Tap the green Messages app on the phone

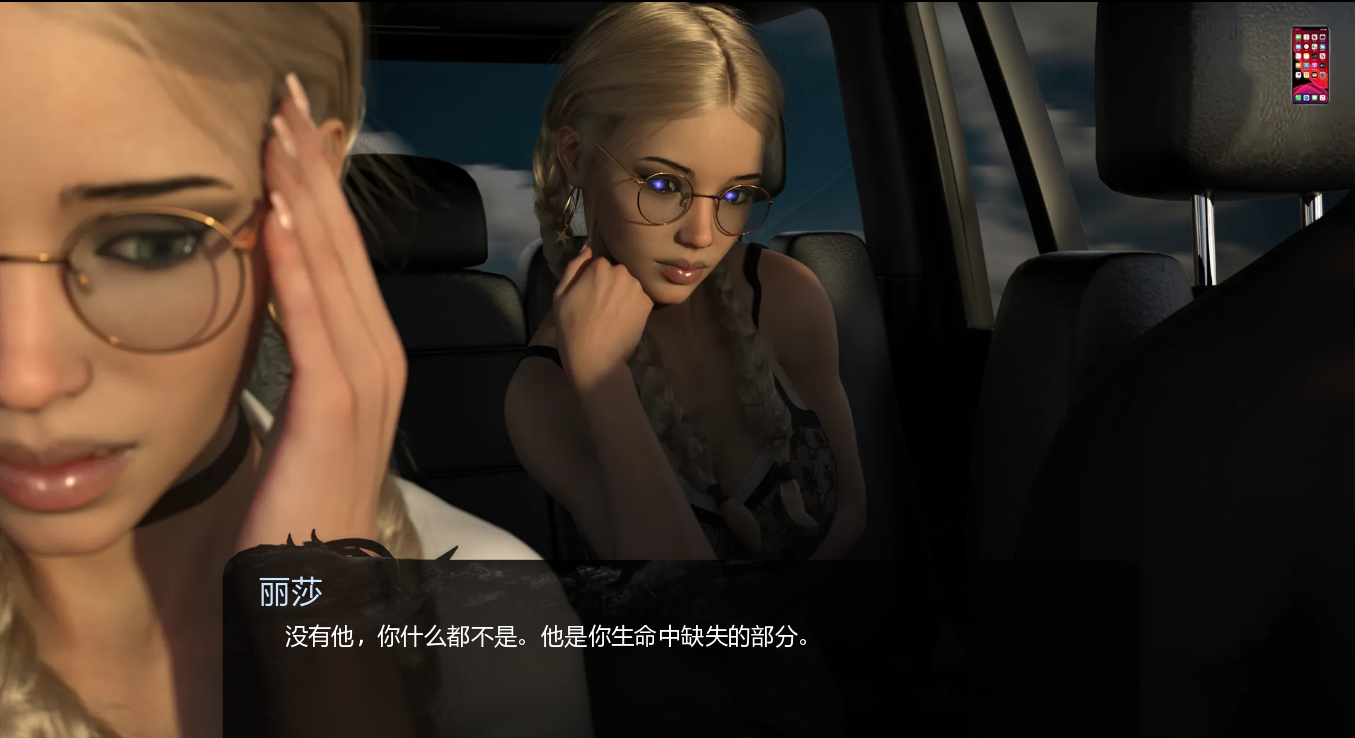coord(1298,38)
